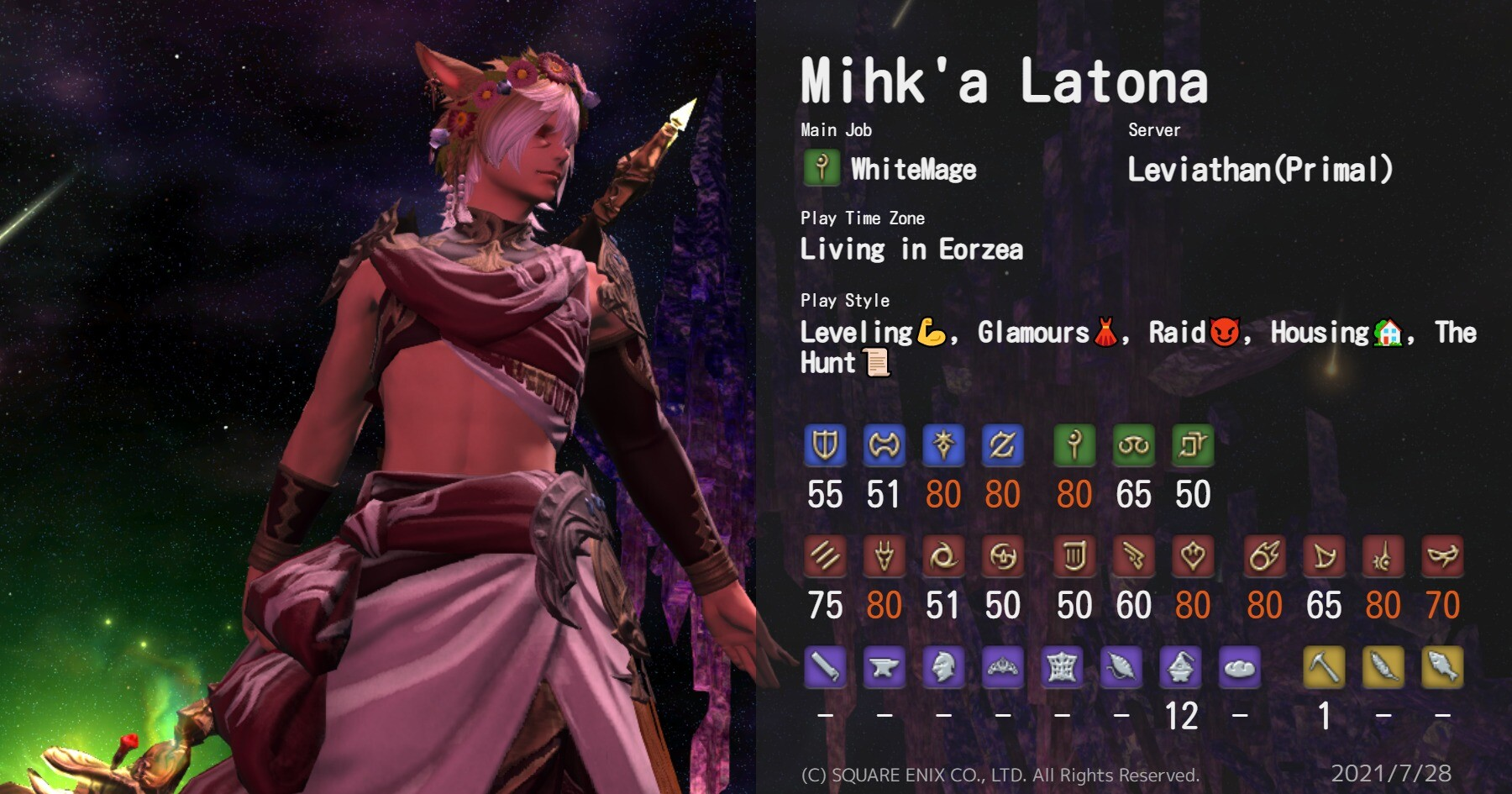This screenshot has height=794, width=1512.
Task: Select the Dragoon job icon
Action: 884,555
